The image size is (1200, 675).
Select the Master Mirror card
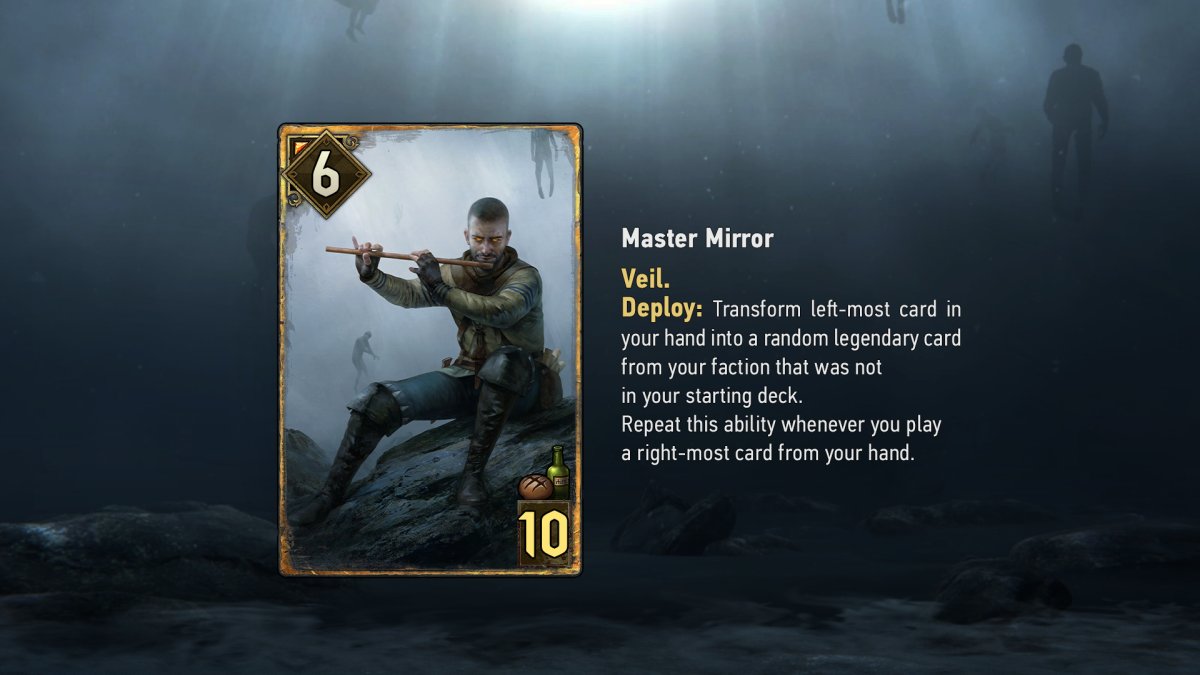430,349
